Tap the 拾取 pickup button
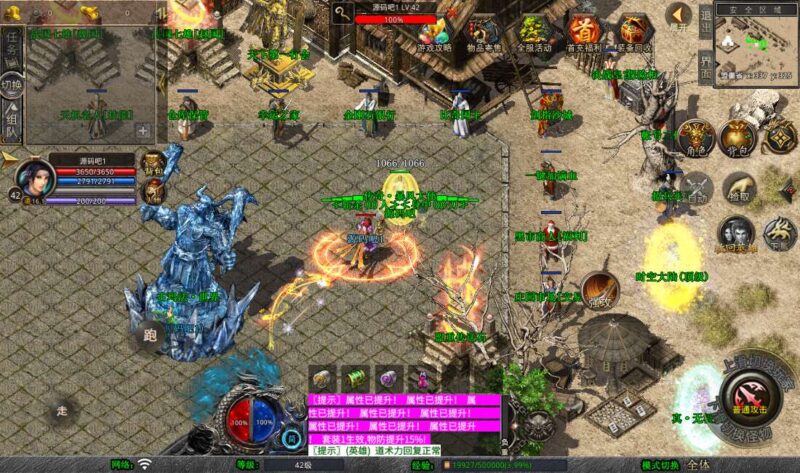The height and width of the screenshot is (473, 800). 740,187
